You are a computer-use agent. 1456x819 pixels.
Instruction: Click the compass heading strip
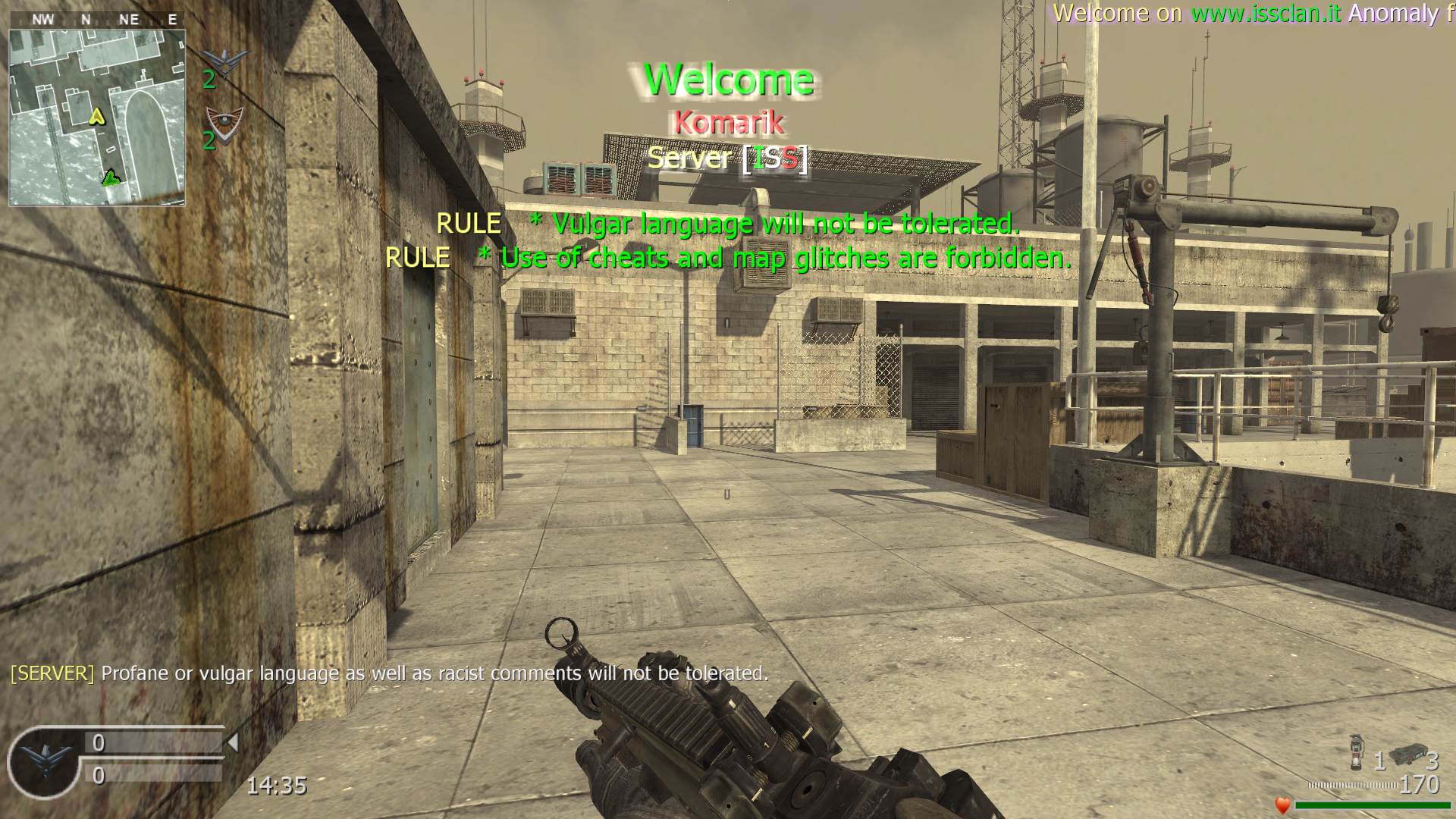click(97, 20)
